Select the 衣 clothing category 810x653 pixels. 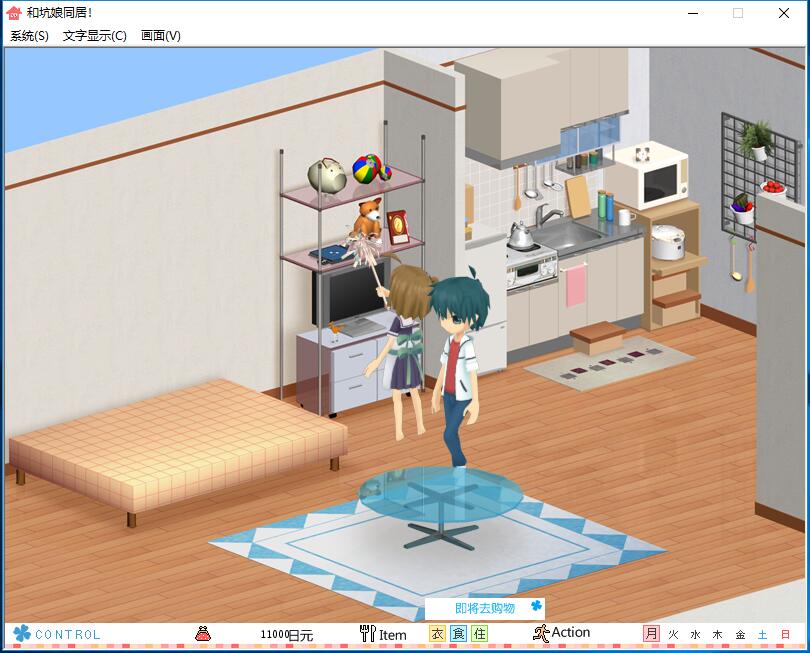(x=437, y=634)
